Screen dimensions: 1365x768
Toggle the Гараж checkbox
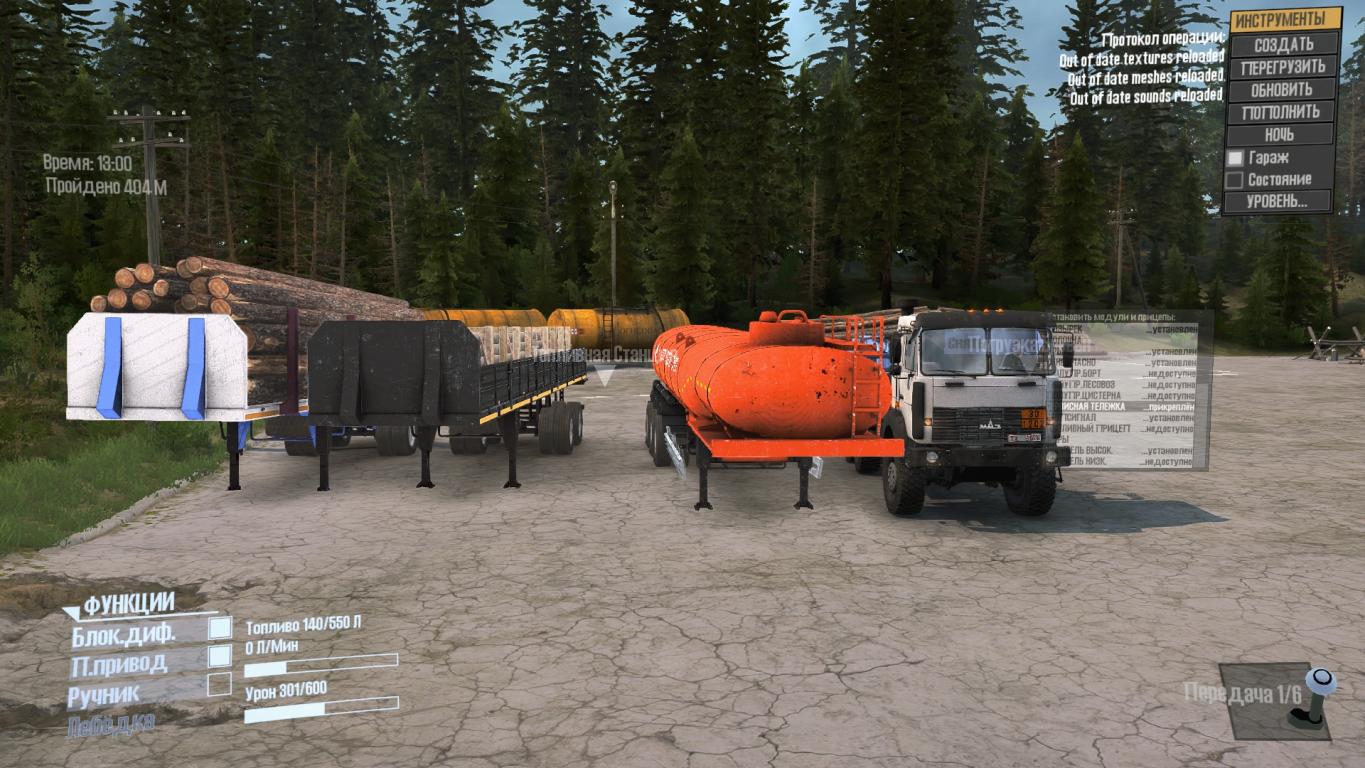[x=1236, y=157]
